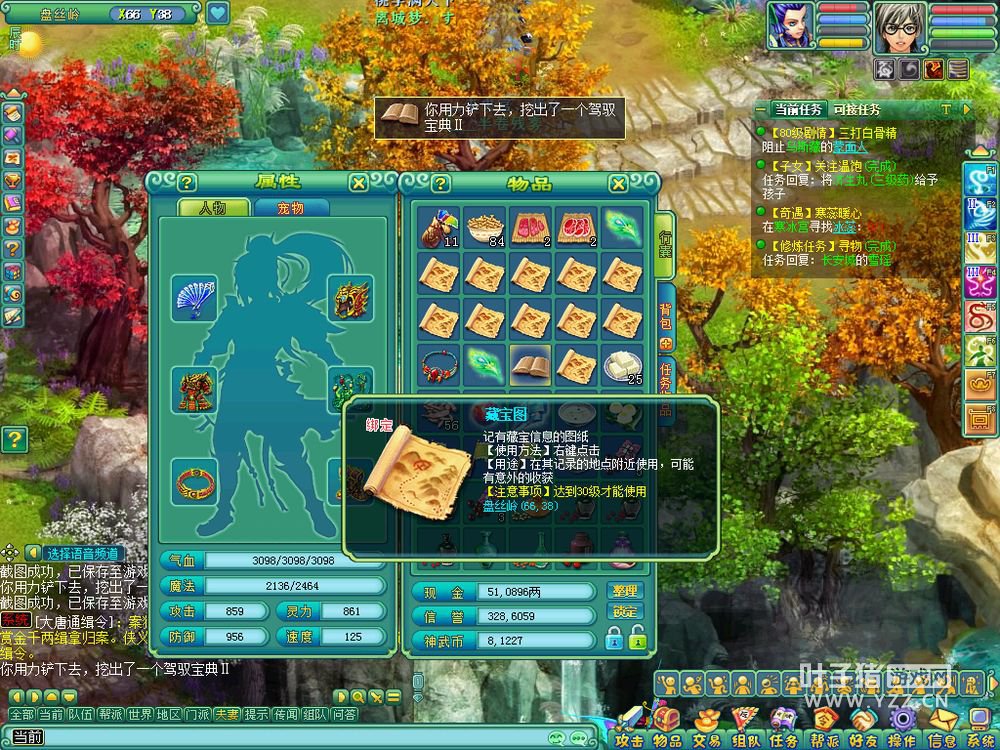This screenshot has width=1000, height=750.
Task: Click the 攻击 attack button
Action: [631, 740]
